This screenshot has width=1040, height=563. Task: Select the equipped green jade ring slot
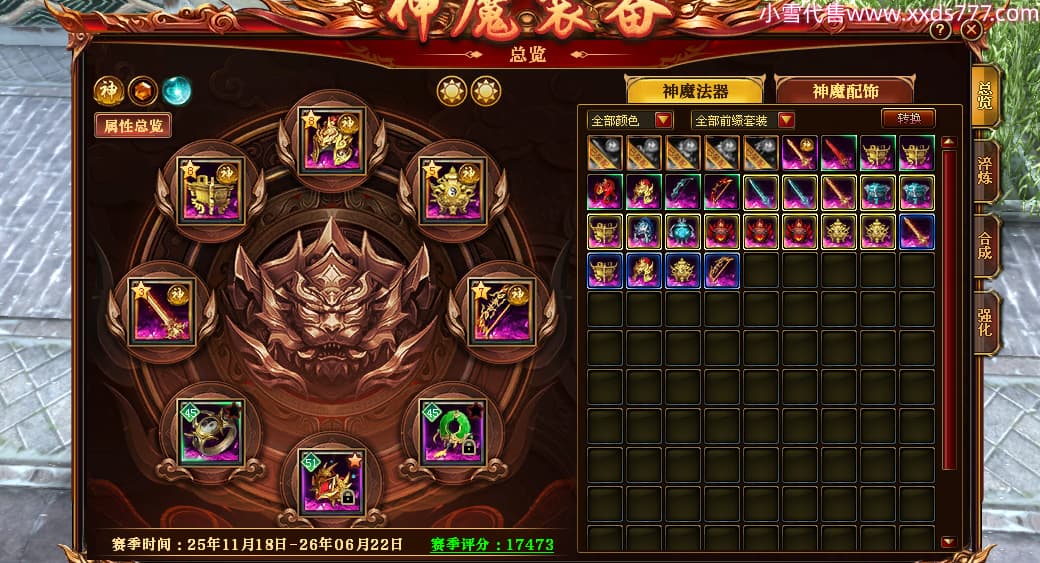(x=453, y=432)
